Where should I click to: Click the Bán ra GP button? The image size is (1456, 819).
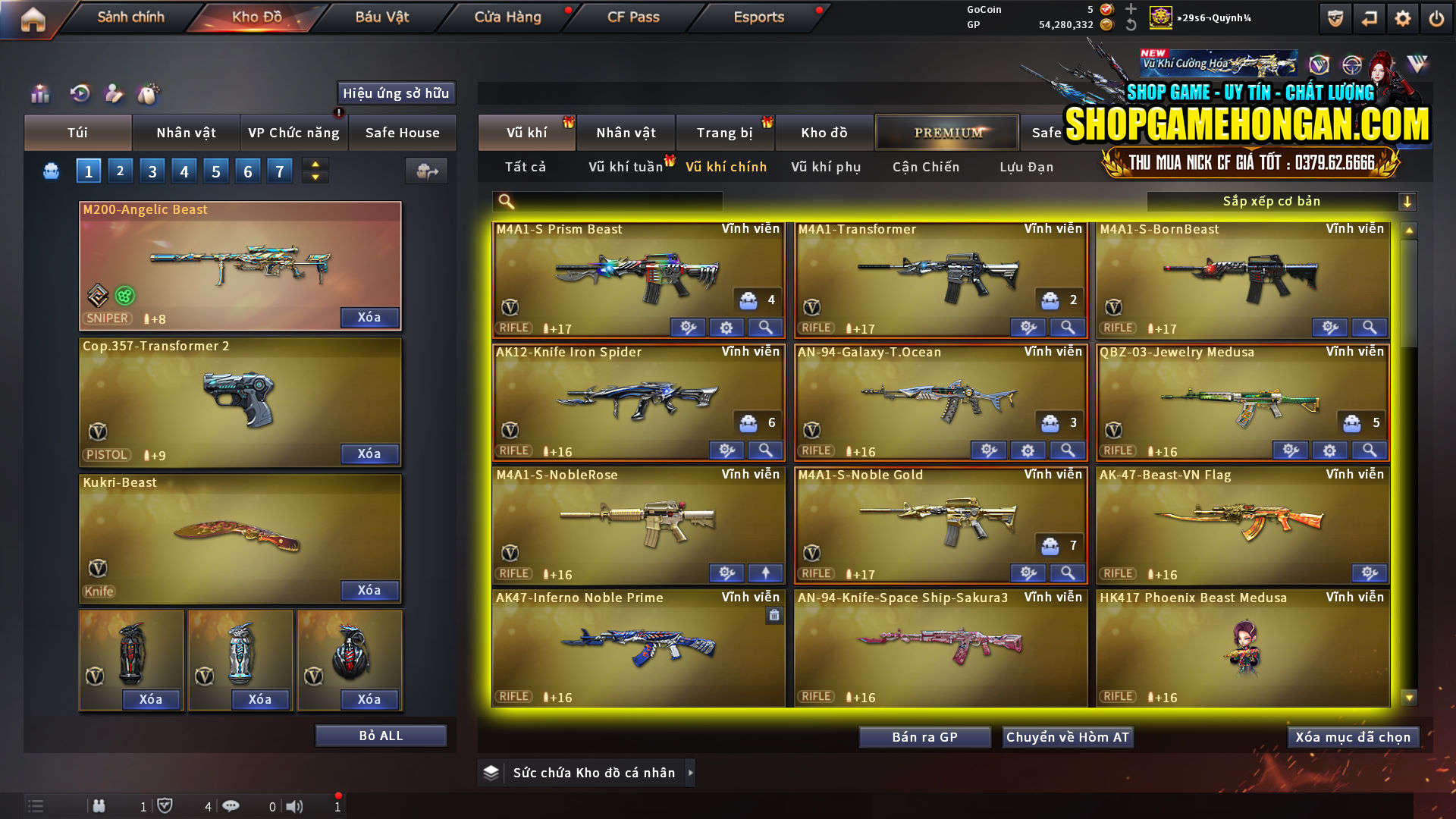coord(924,736)
